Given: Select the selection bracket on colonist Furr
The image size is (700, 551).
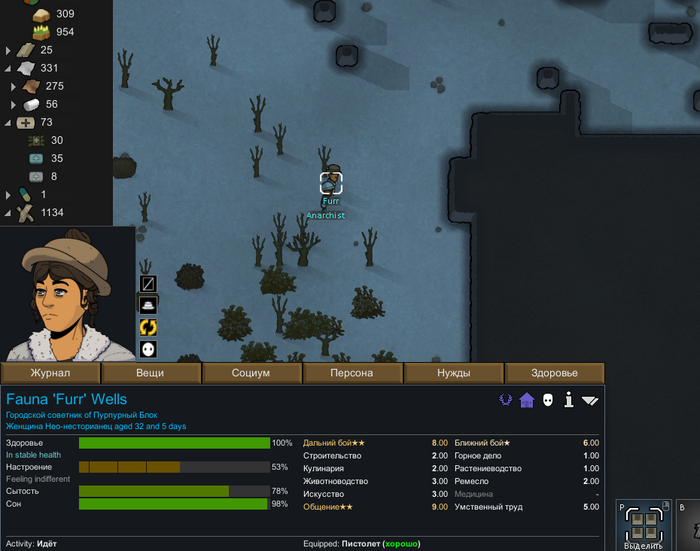Looking at the screenshot, I should (x=331, y=183).
